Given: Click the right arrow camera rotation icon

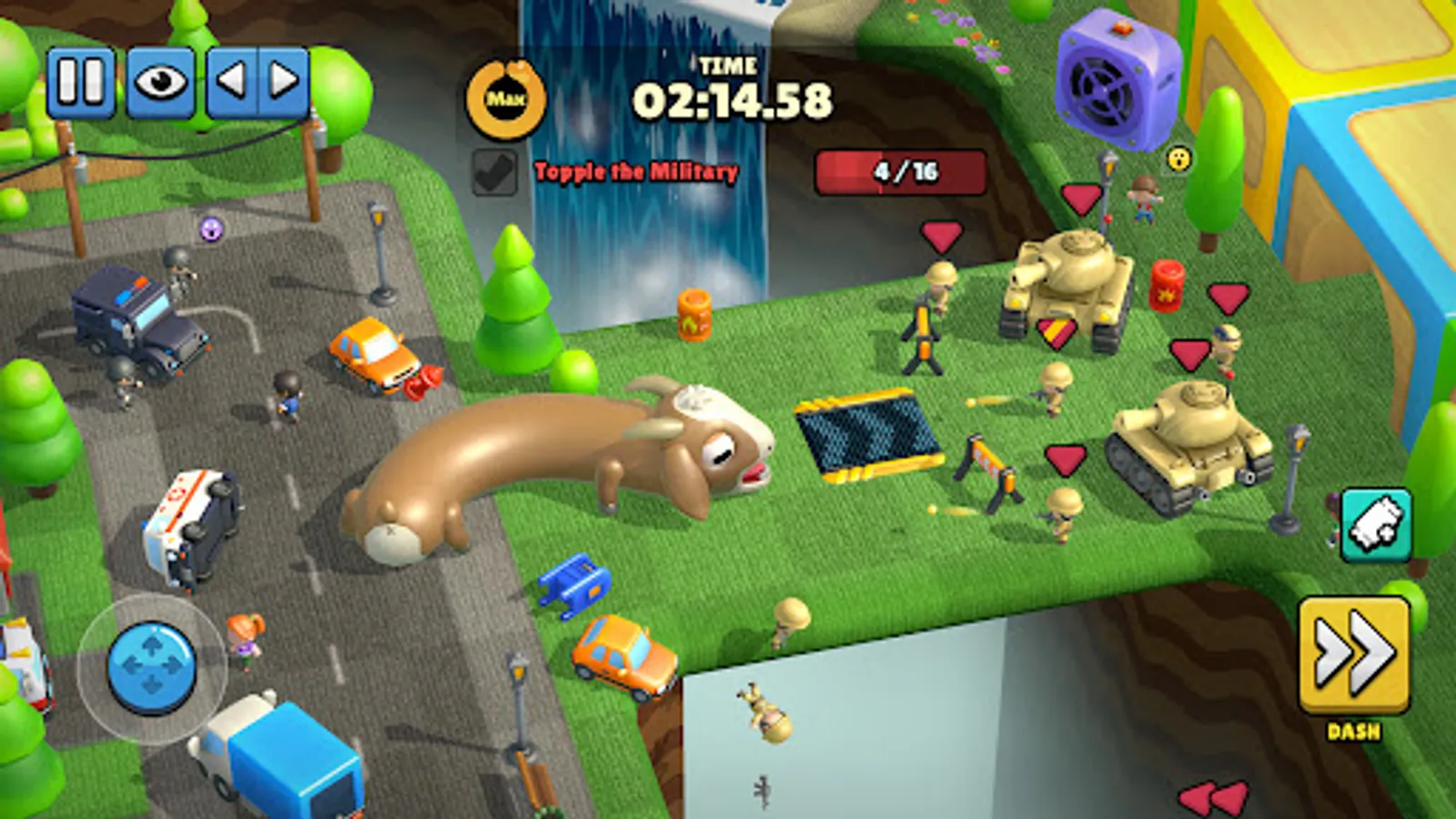Looking at the screenshot, I should 282,82.
